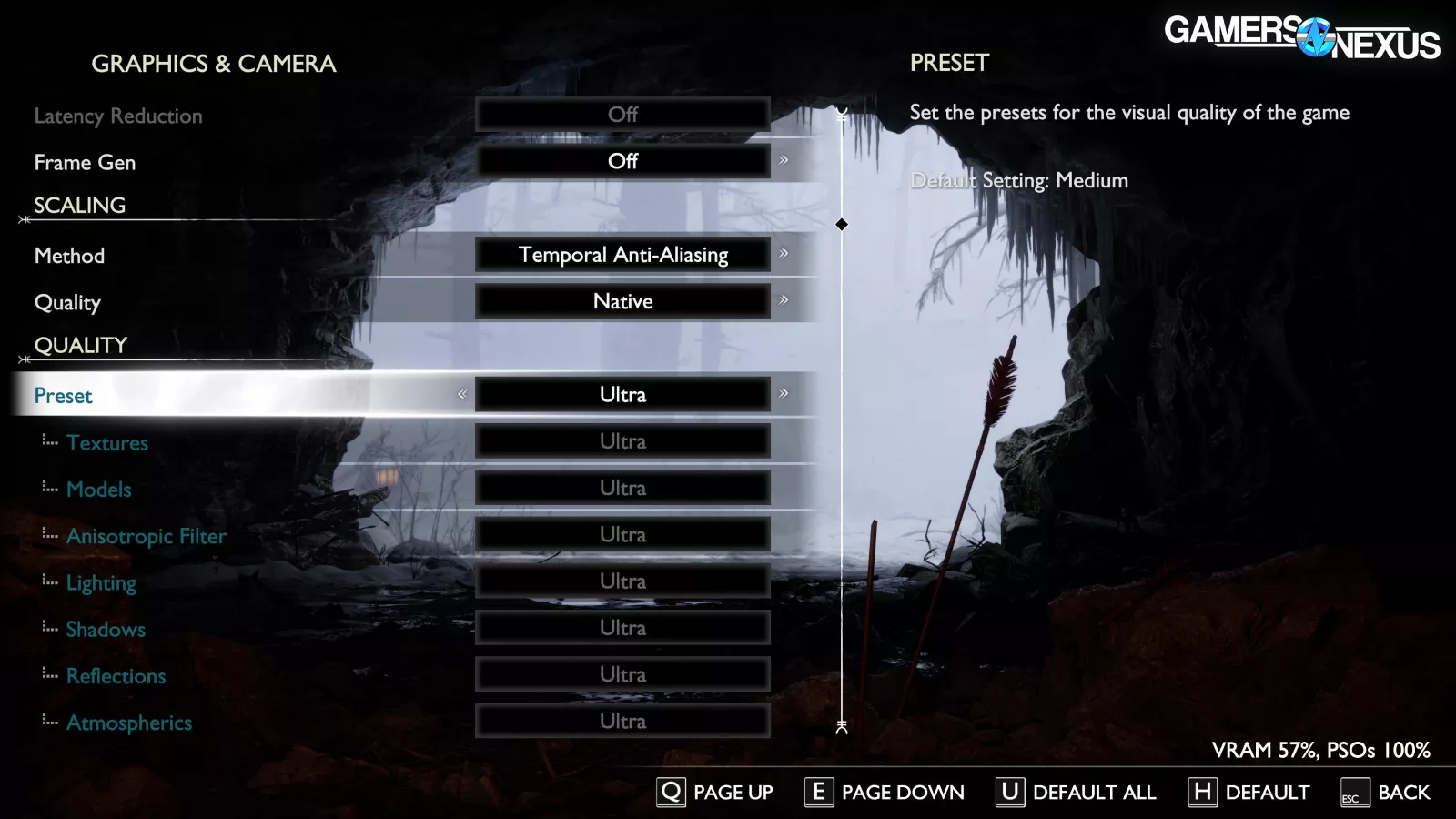Screen dimensions: 1456x819
Task: Choose the Anisotropic Filter sub-setting
Action: 146,536
